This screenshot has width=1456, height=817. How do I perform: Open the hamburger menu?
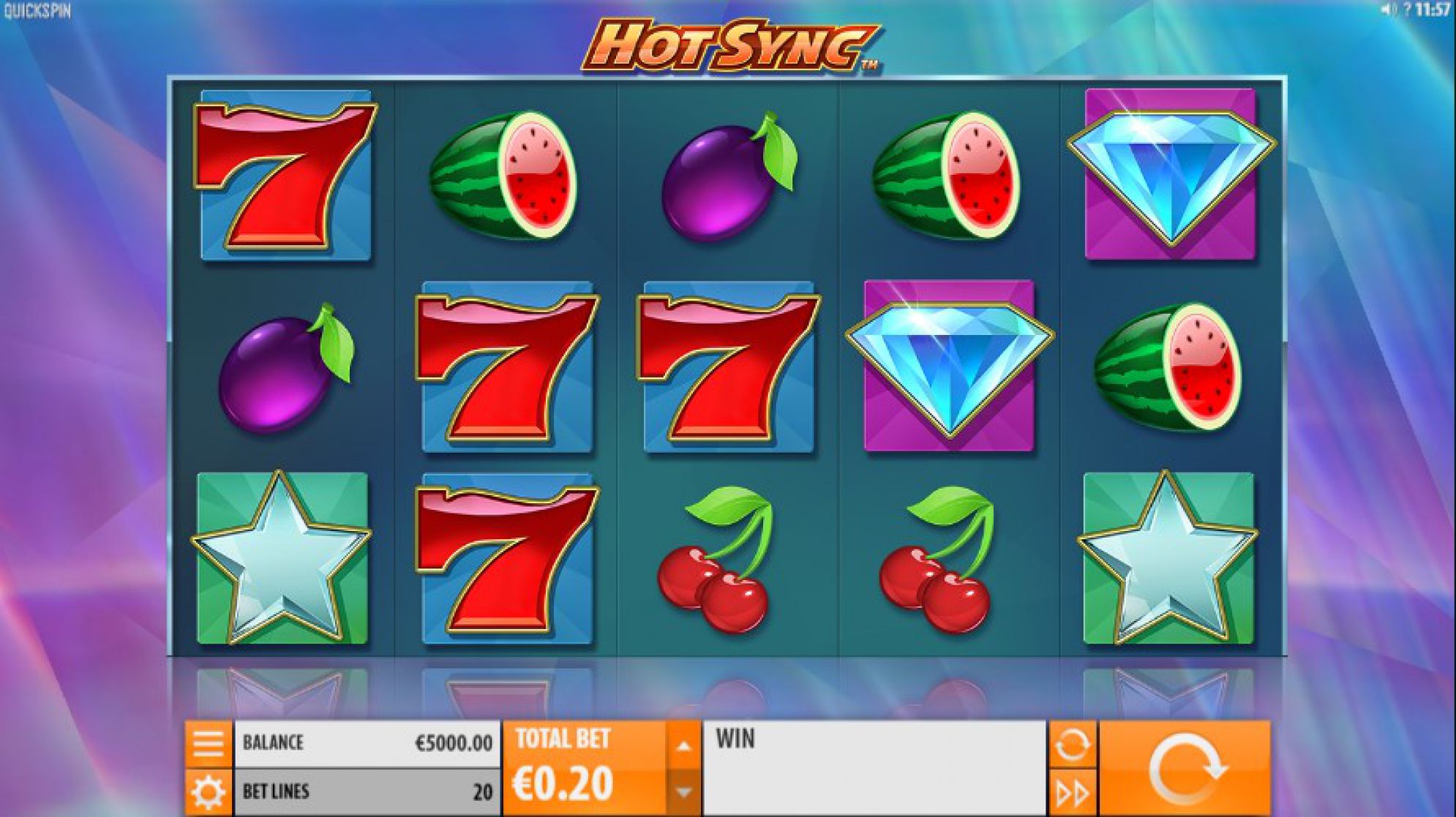(x=208, y=744)
